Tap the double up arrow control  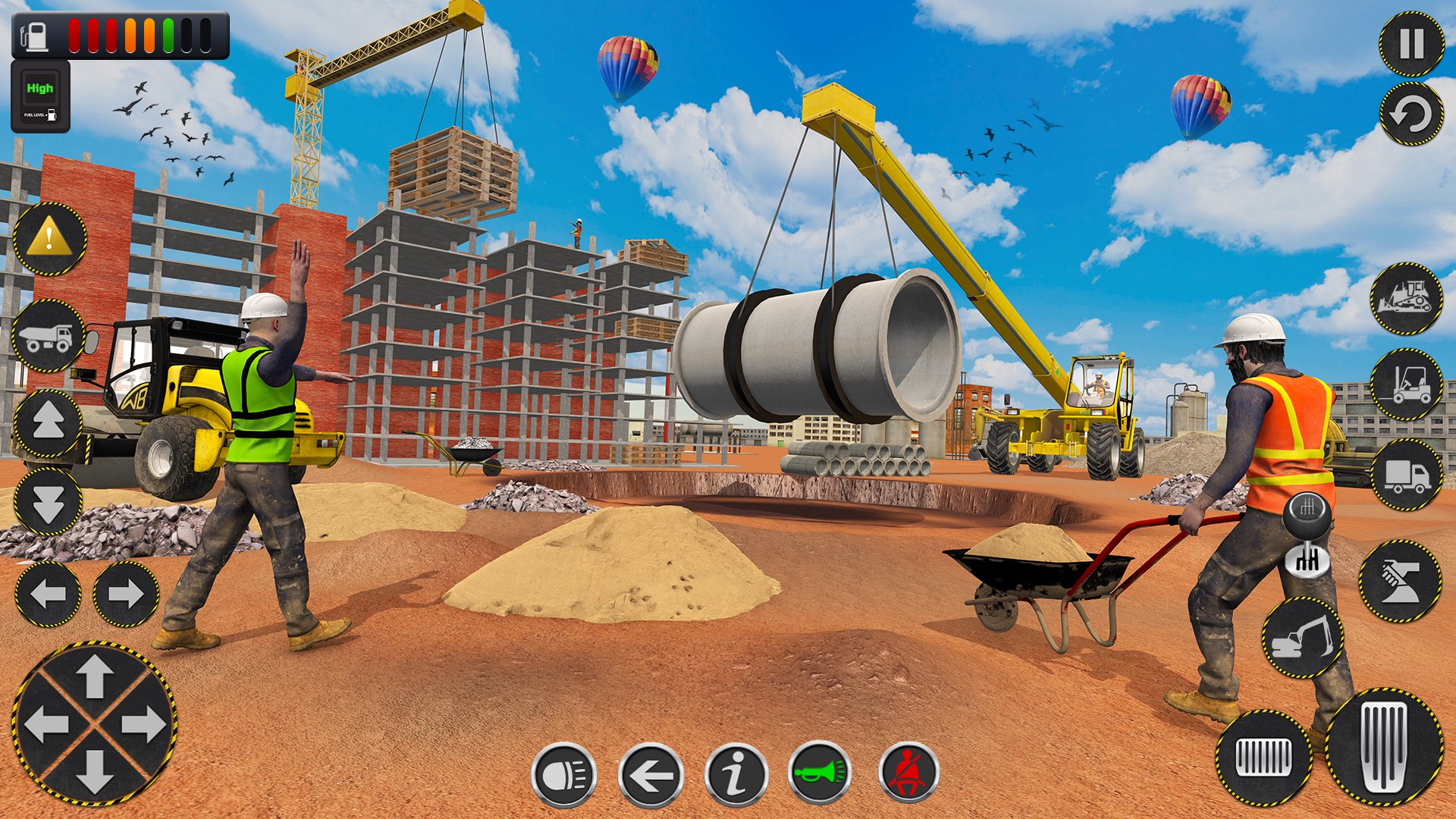(x=49, y=421)
